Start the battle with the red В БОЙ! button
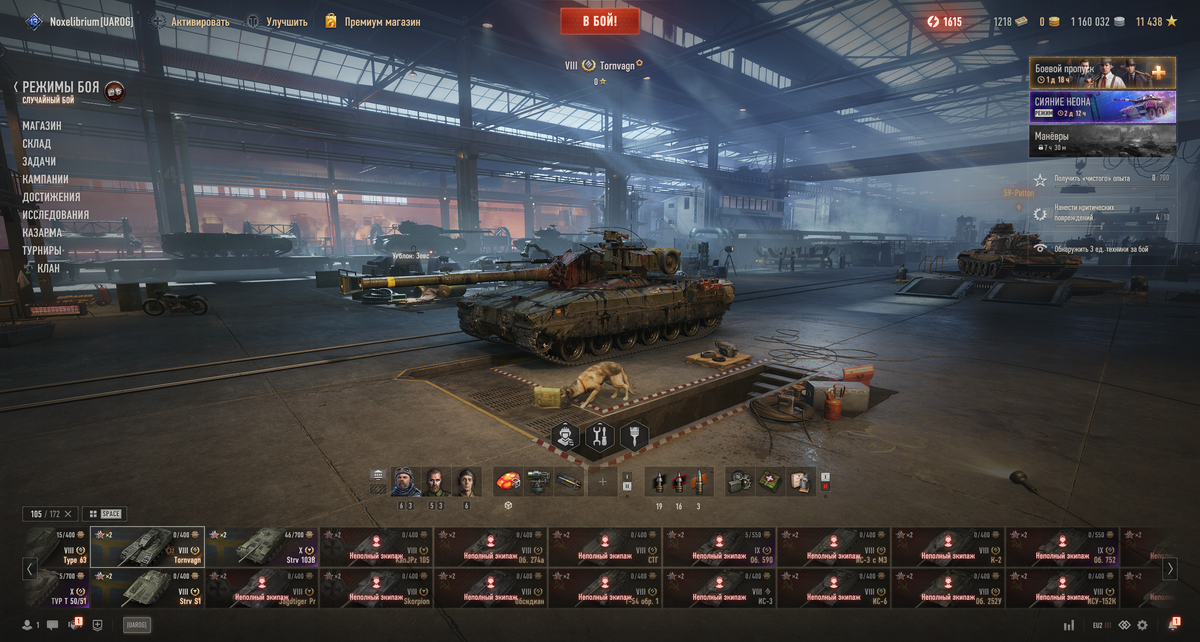This screenshot has height=642, width=1200. click(x=601, y=21)
